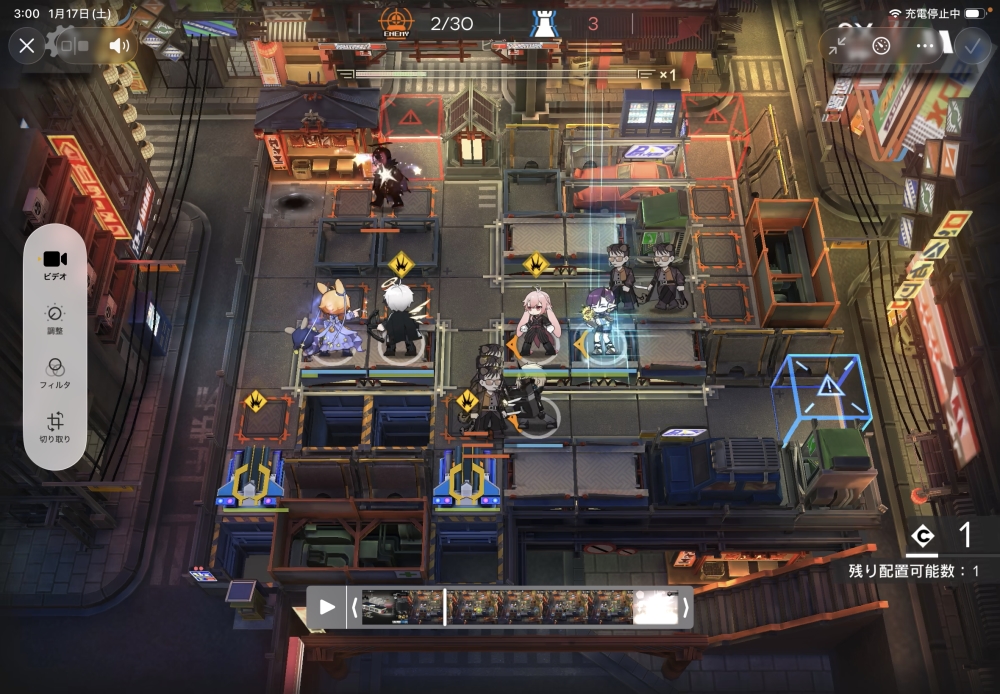
Task: Play the video from the editor bar
Action: pyautogui.click(x=327, y=607)
